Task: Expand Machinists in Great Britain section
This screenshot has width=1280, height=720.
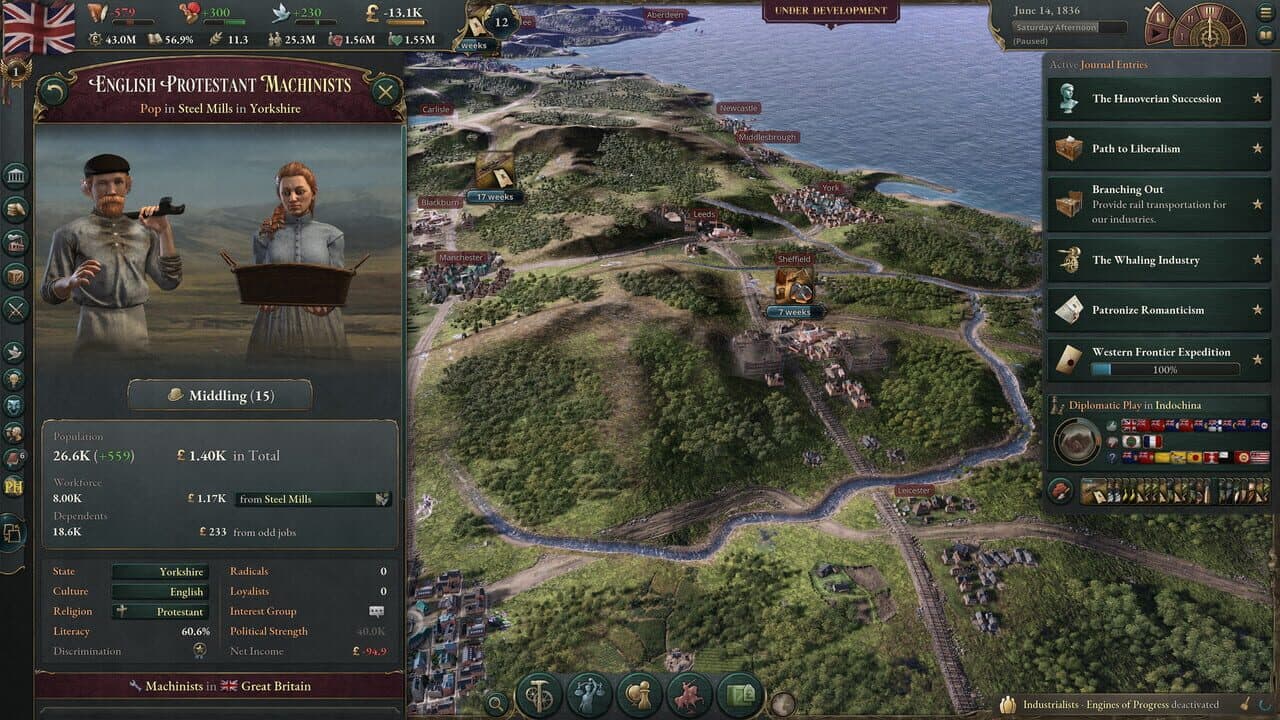Action: (218, 686)
